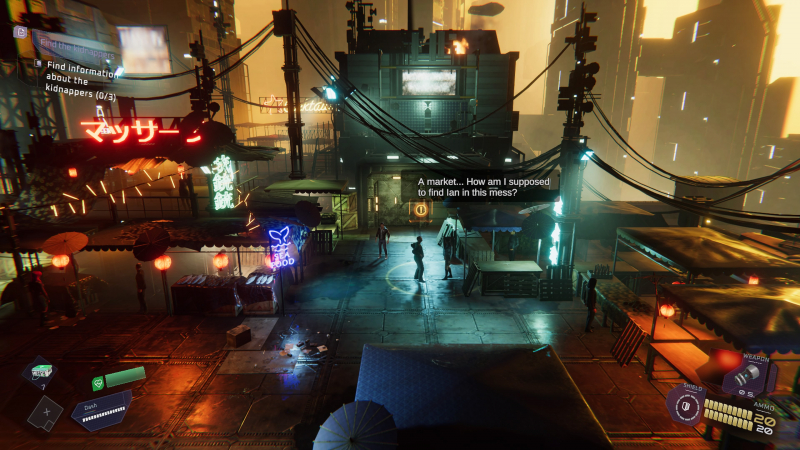Use the medkit item slot
Viewport: 800px width, 450px height.
(x=40, y=373)
